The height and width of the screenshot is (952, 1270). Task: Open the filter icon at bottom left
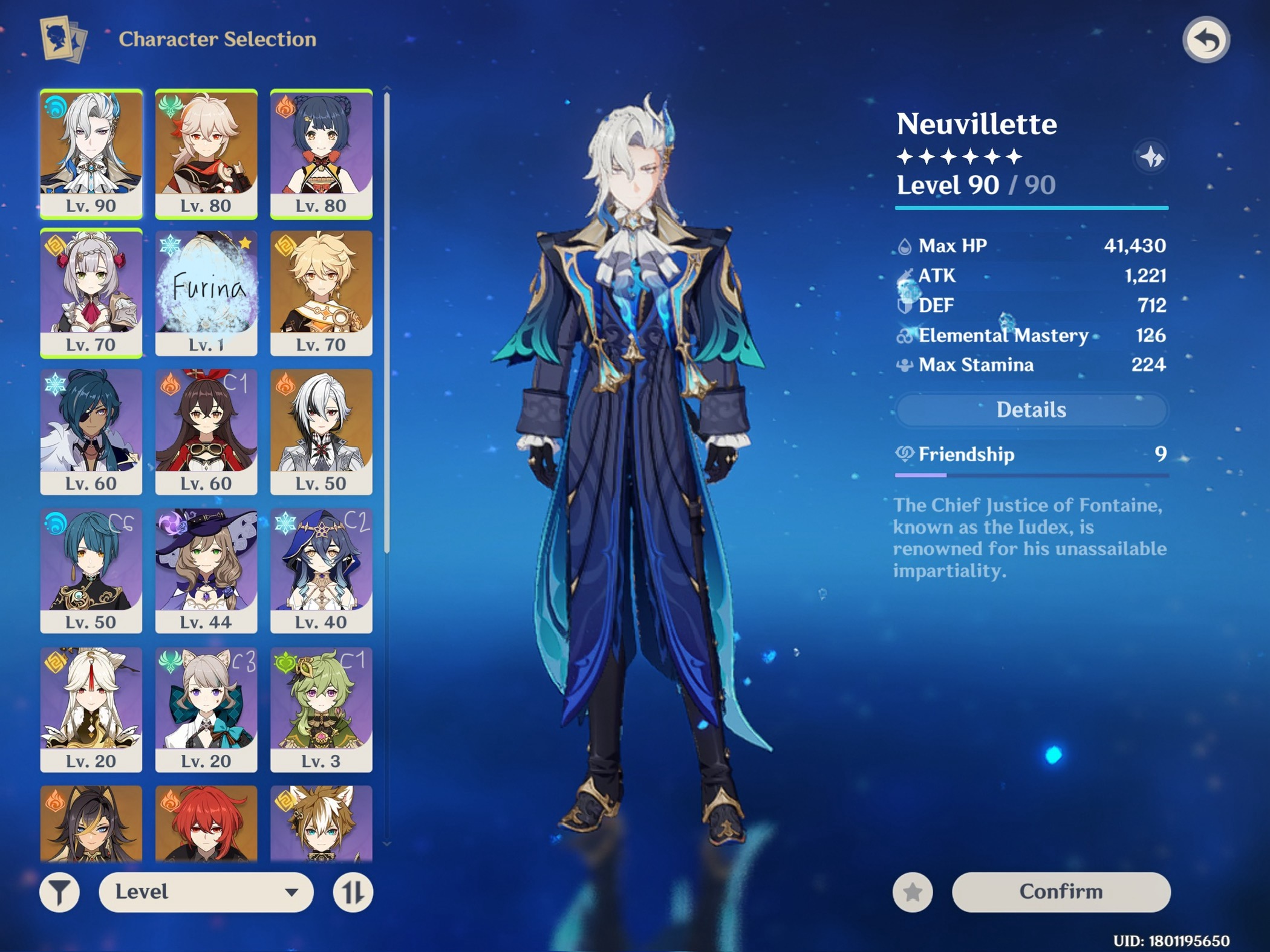[59, 891]
